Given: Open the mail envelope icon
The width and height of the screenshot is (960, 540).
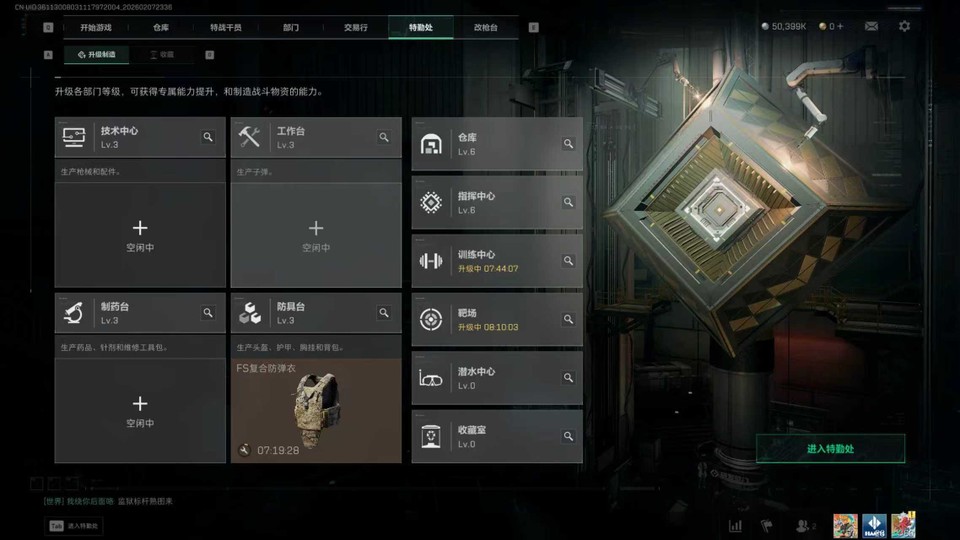Looking at the screenshot, I should click(871, 26).
